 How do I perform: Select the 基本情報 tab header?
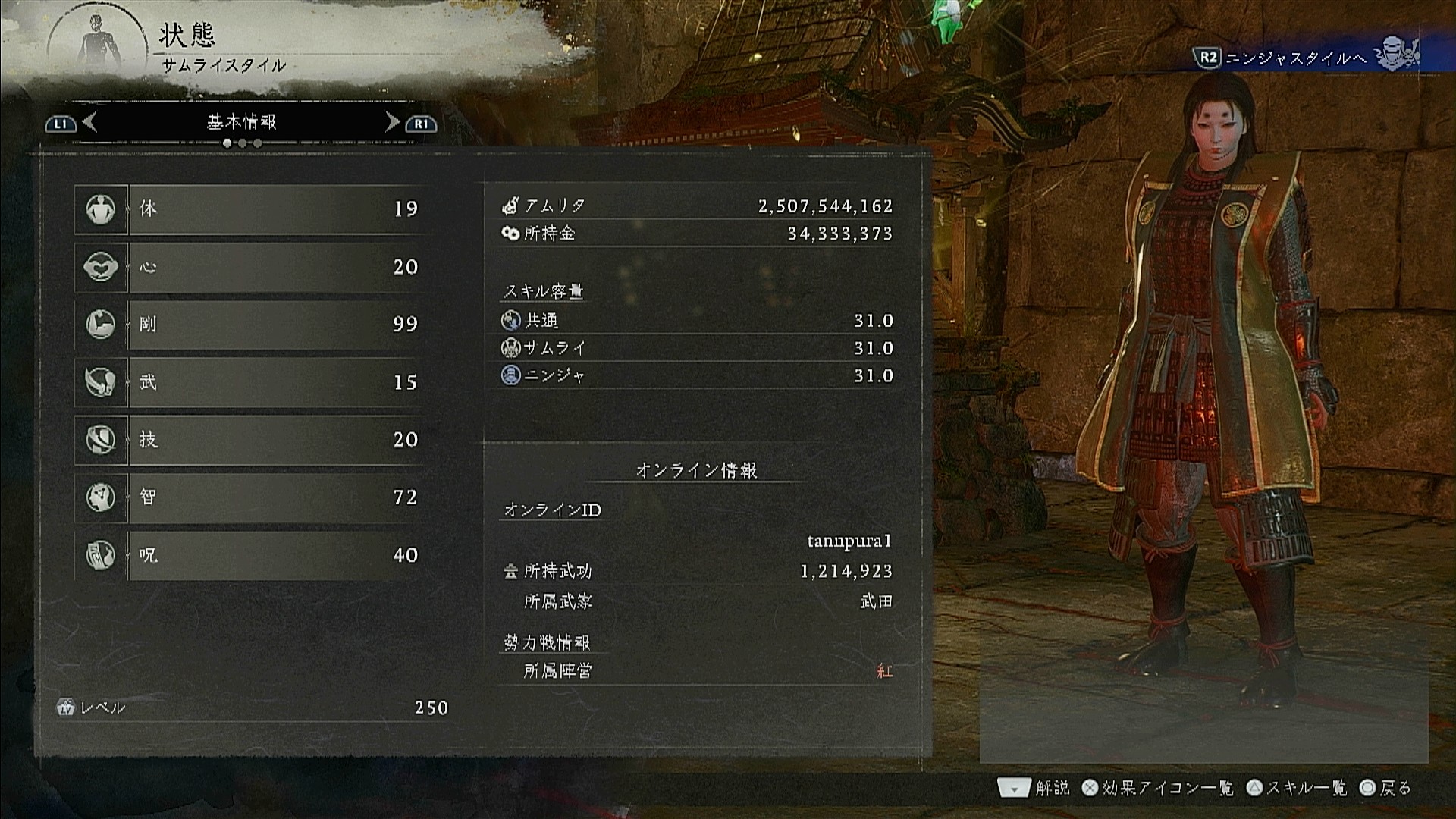(241, 122)
